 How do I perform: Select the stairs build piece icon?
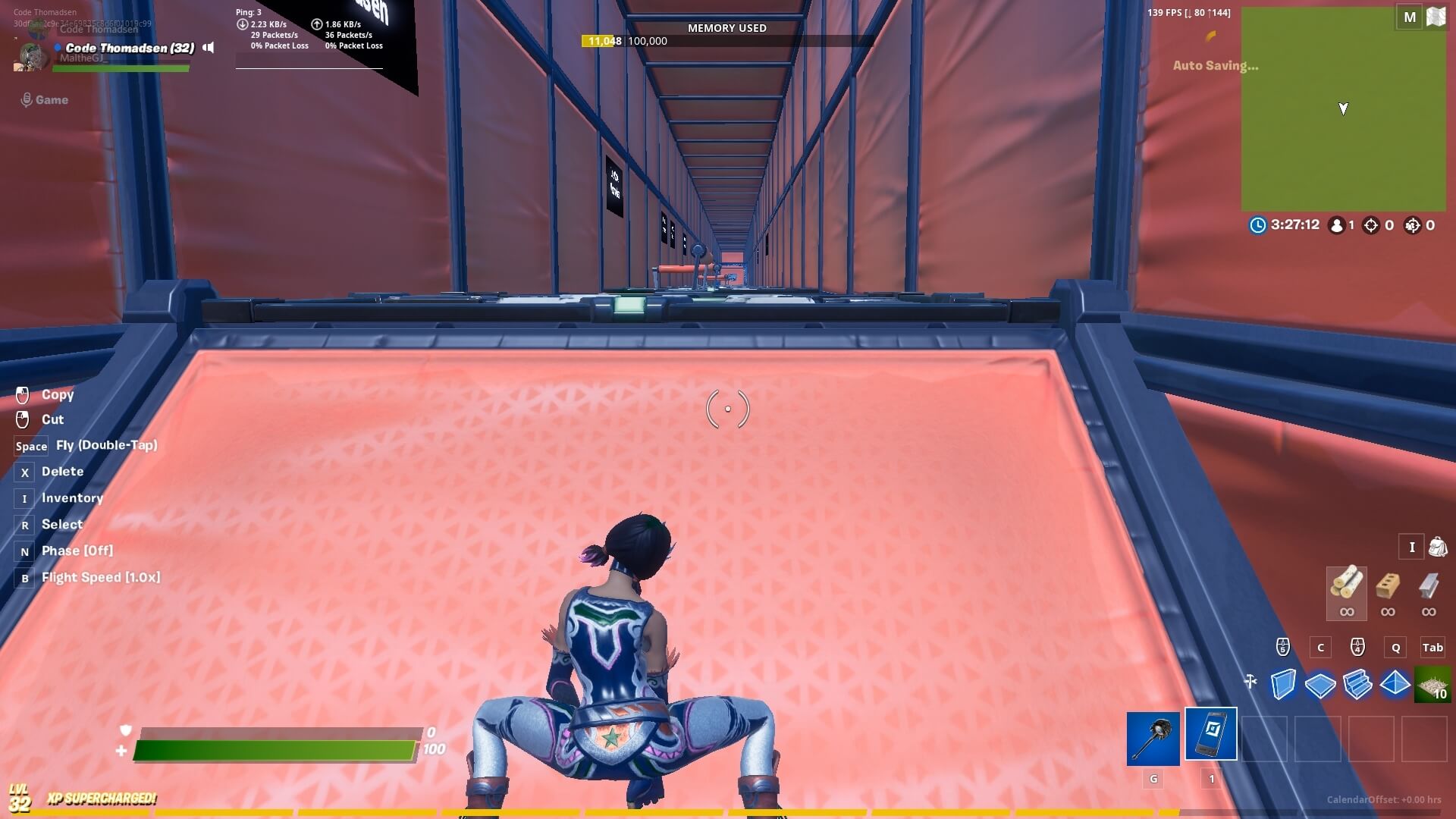click(1358, 685)
